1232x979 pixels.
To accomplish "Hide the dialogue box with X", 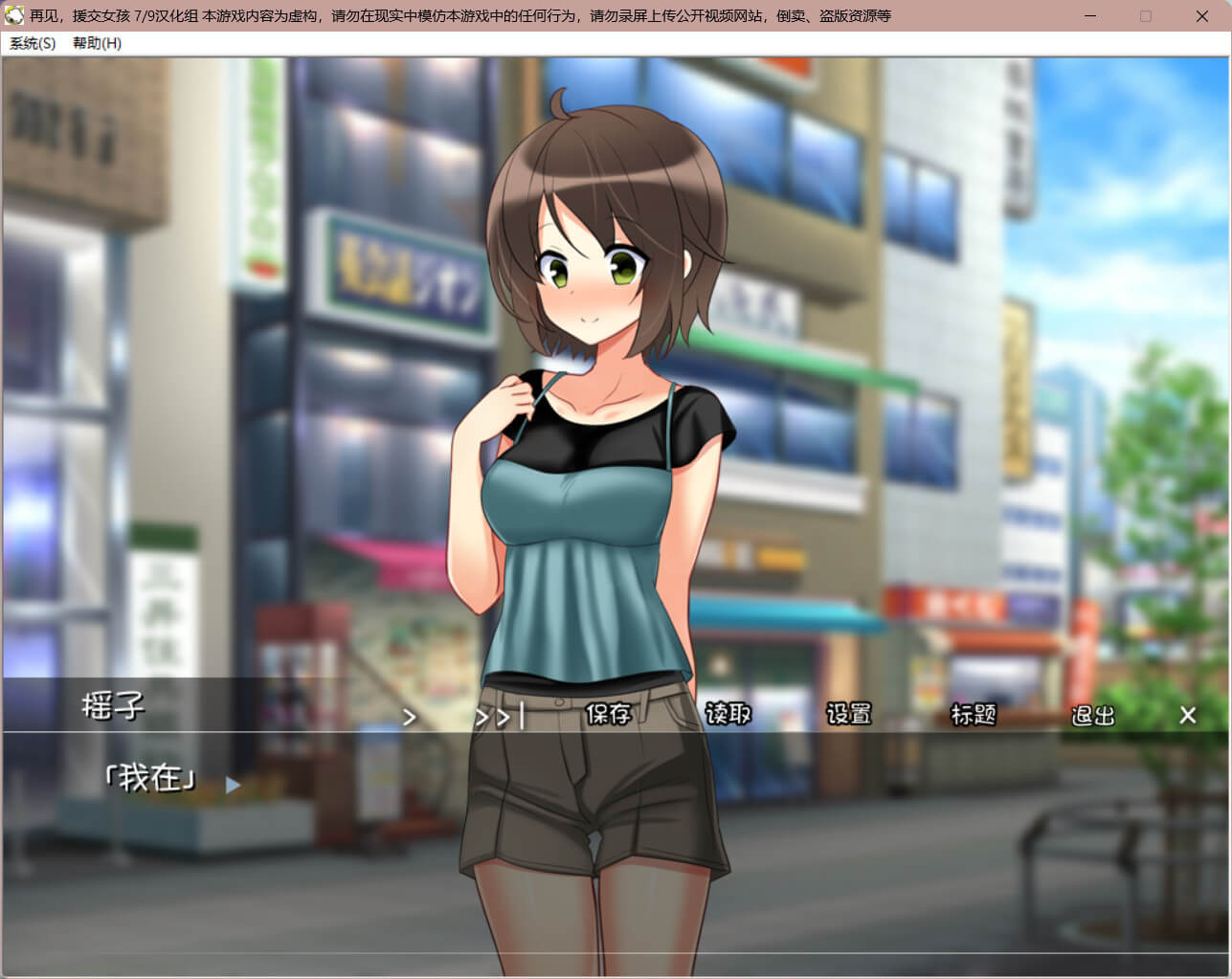I will point(1188,715).
